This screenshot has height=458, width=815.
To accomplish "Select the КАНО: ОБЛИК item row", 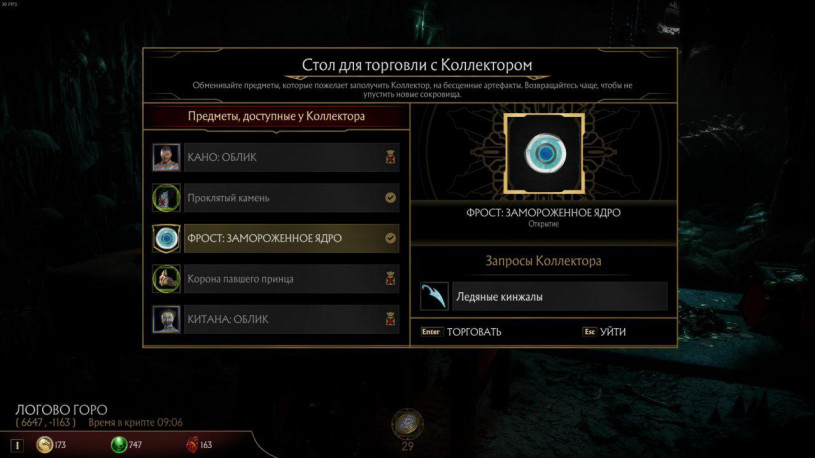I will 276,157.
